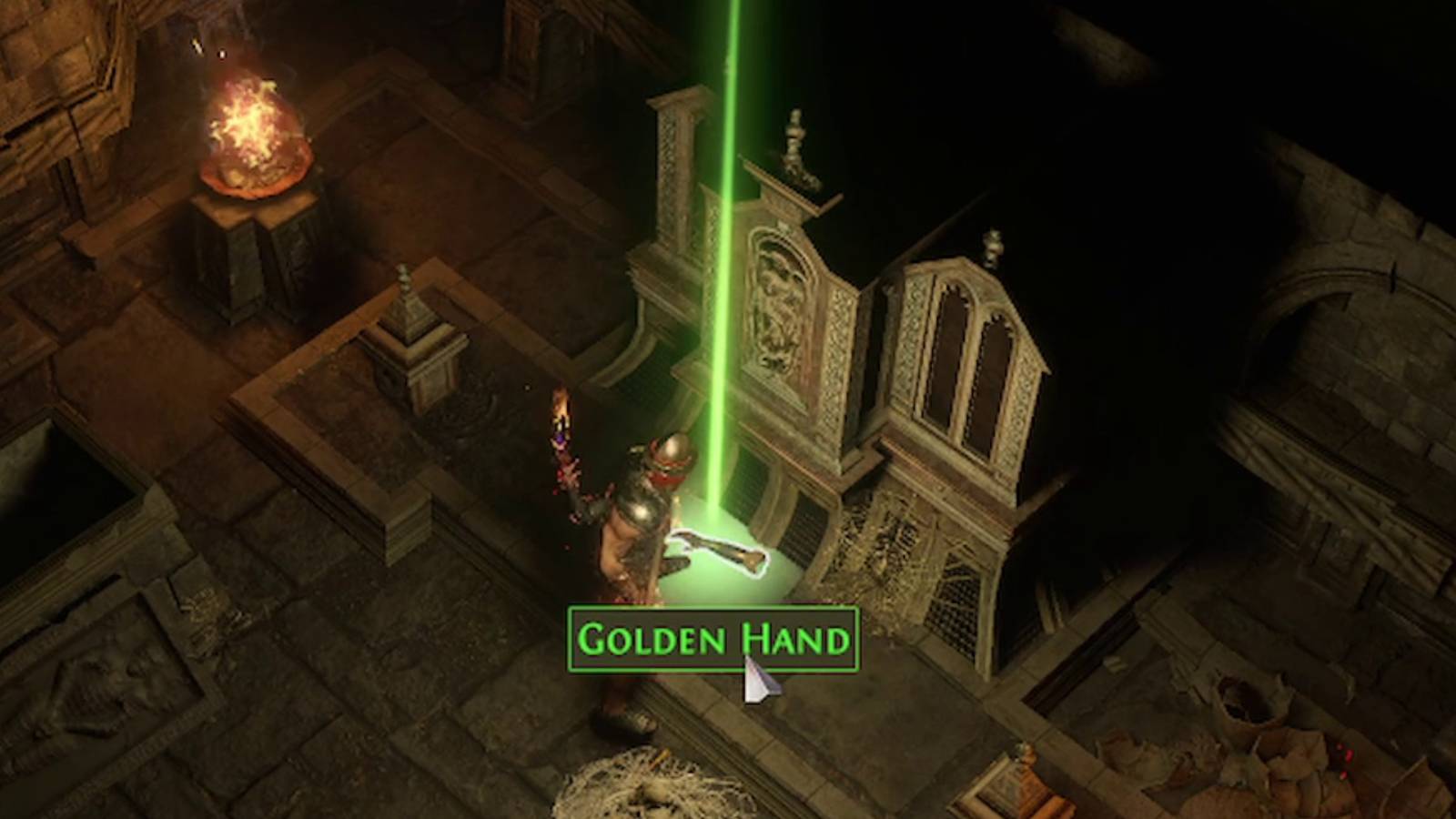This screenshot has width=1456, height=819.
Task: Click the Golden Hand label text
Action: coord(713,640)
